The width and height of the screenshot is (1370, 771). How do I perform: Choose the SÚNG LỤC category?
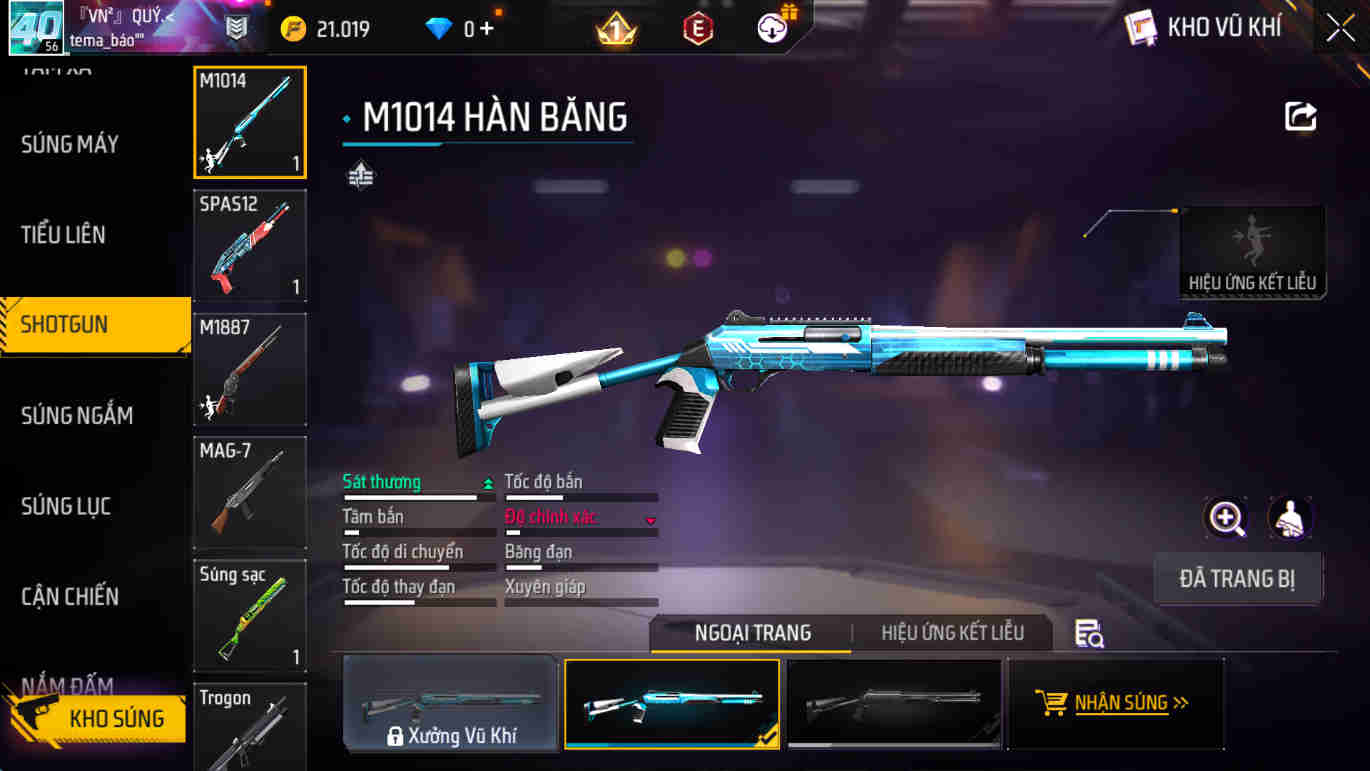(66, 506)
